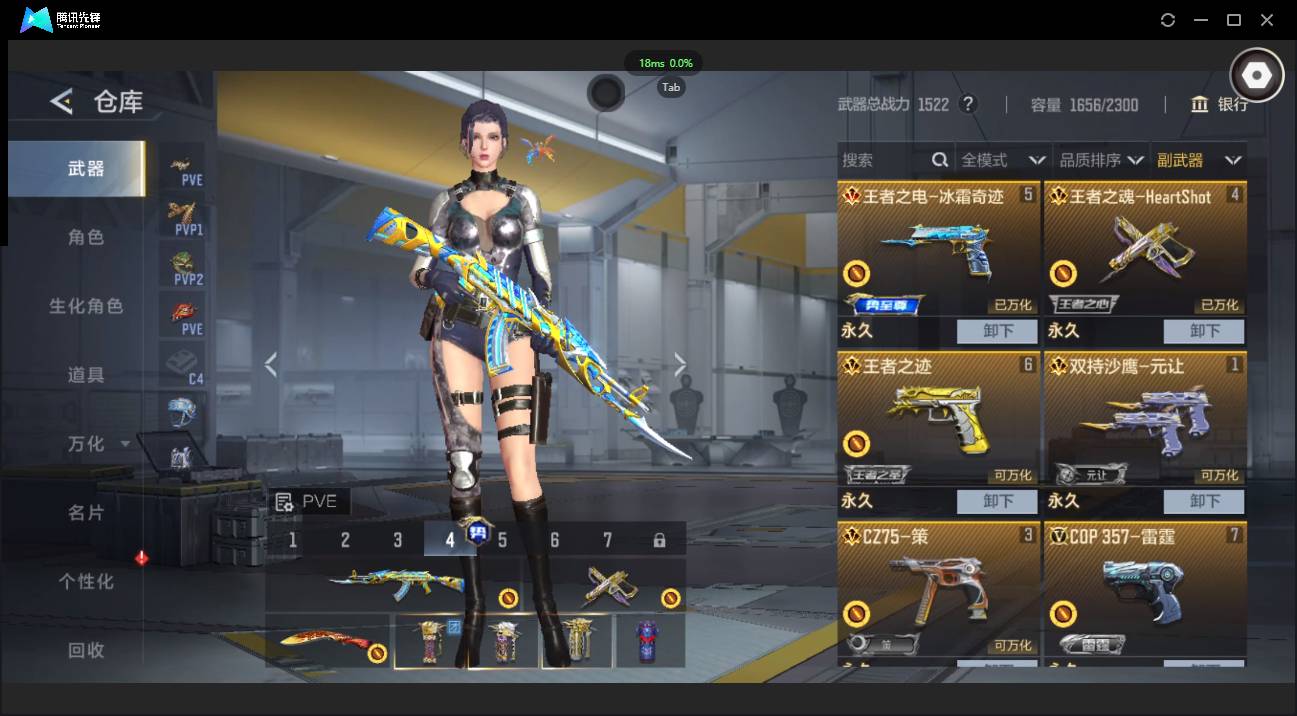Expand the 万化 menu entry
Viewport: 1297px width, 716px height.
[x=97, y=444]
